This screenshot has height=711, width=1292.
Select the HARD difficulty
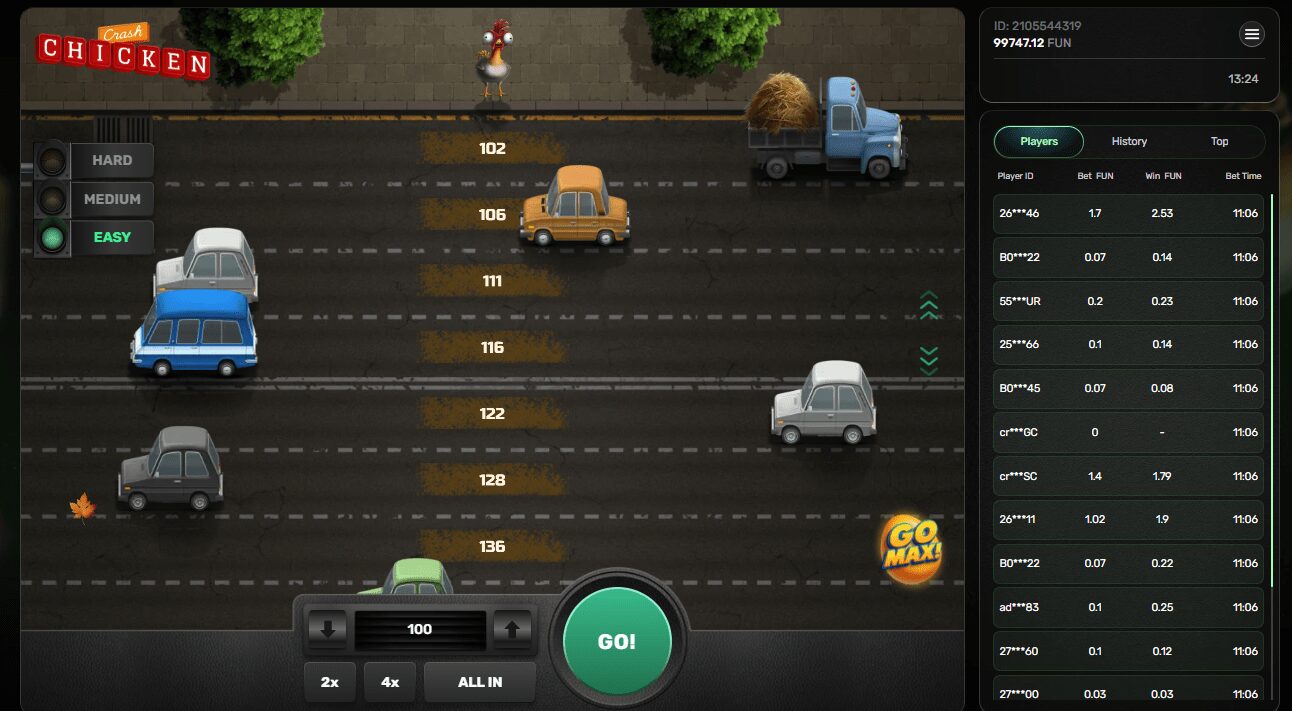pos(111,160)
